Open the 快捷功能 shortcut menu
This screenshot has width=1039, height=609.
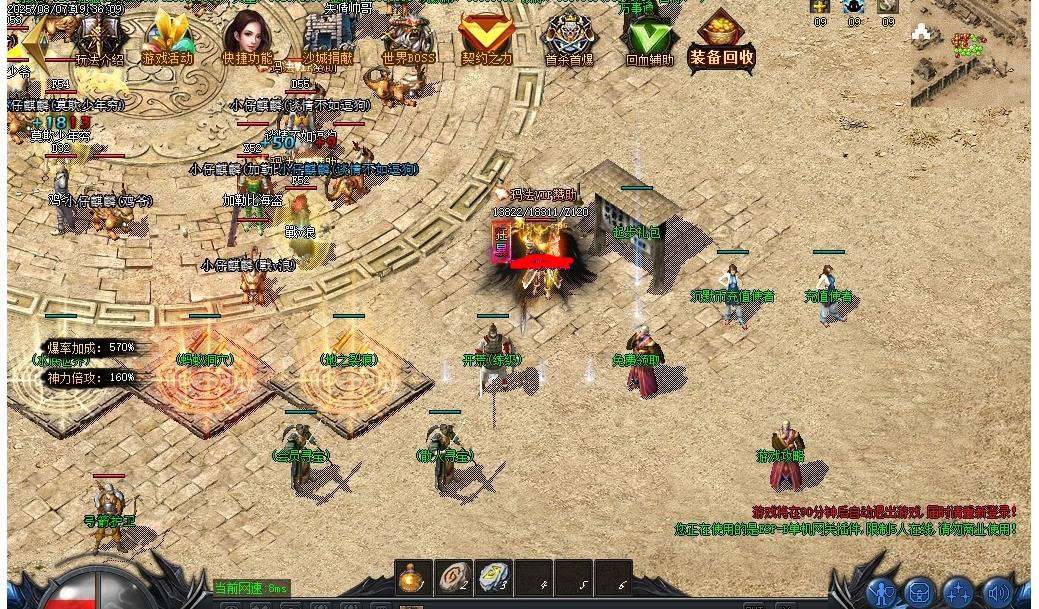point(247,40)
